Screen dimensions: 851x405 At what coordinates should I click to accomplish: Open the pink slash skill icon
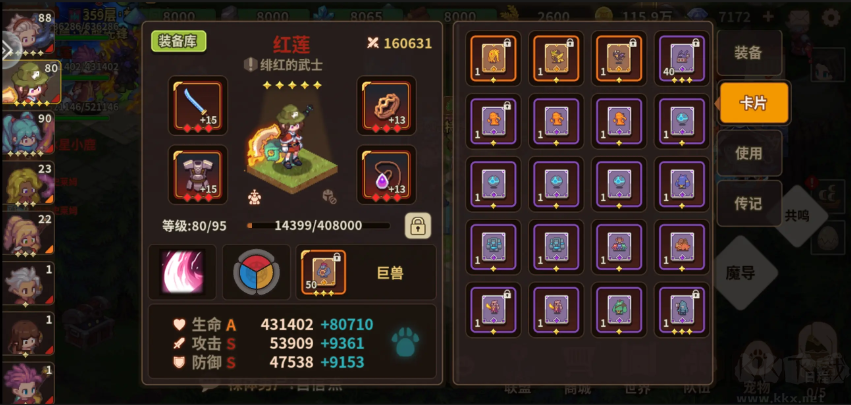tap(181, 272)
